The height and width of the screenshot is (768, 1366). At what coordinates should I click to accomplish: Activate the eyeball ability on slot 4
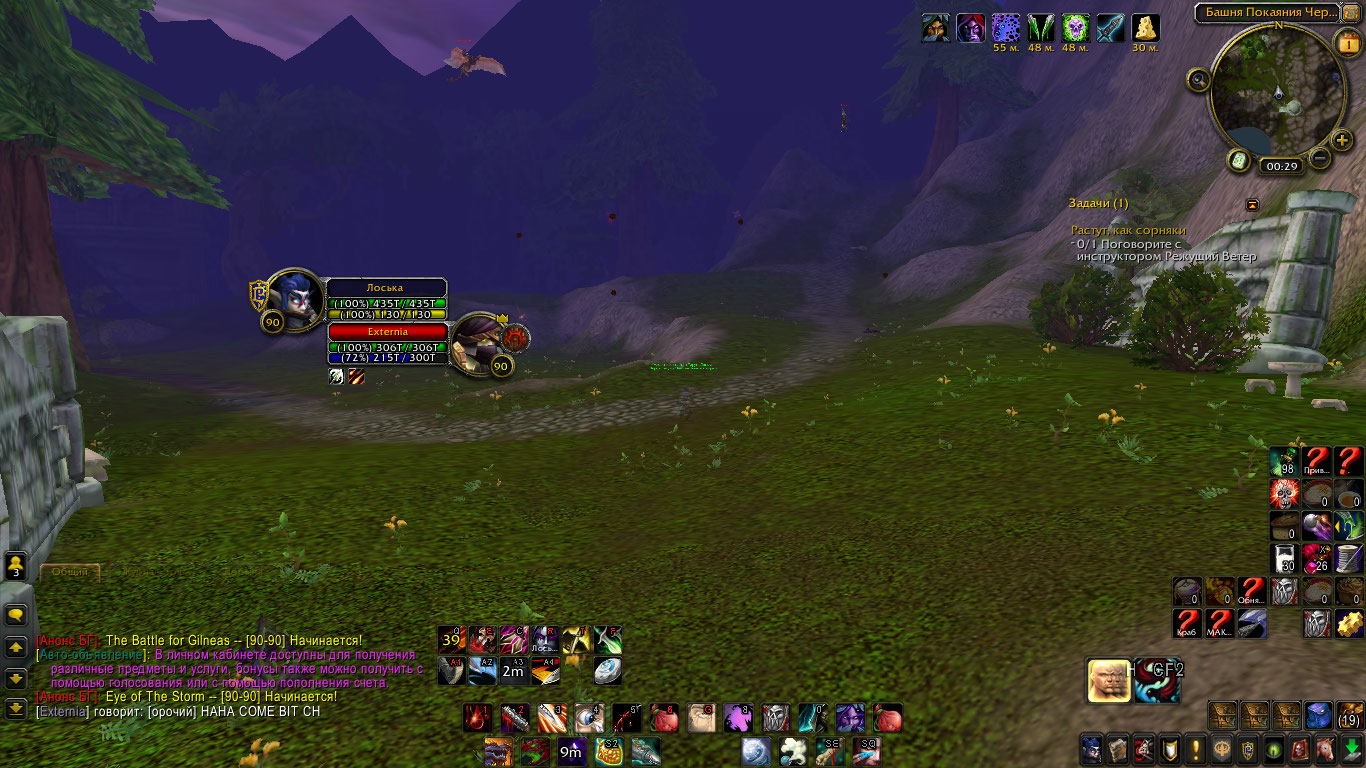tap(589, 717)
